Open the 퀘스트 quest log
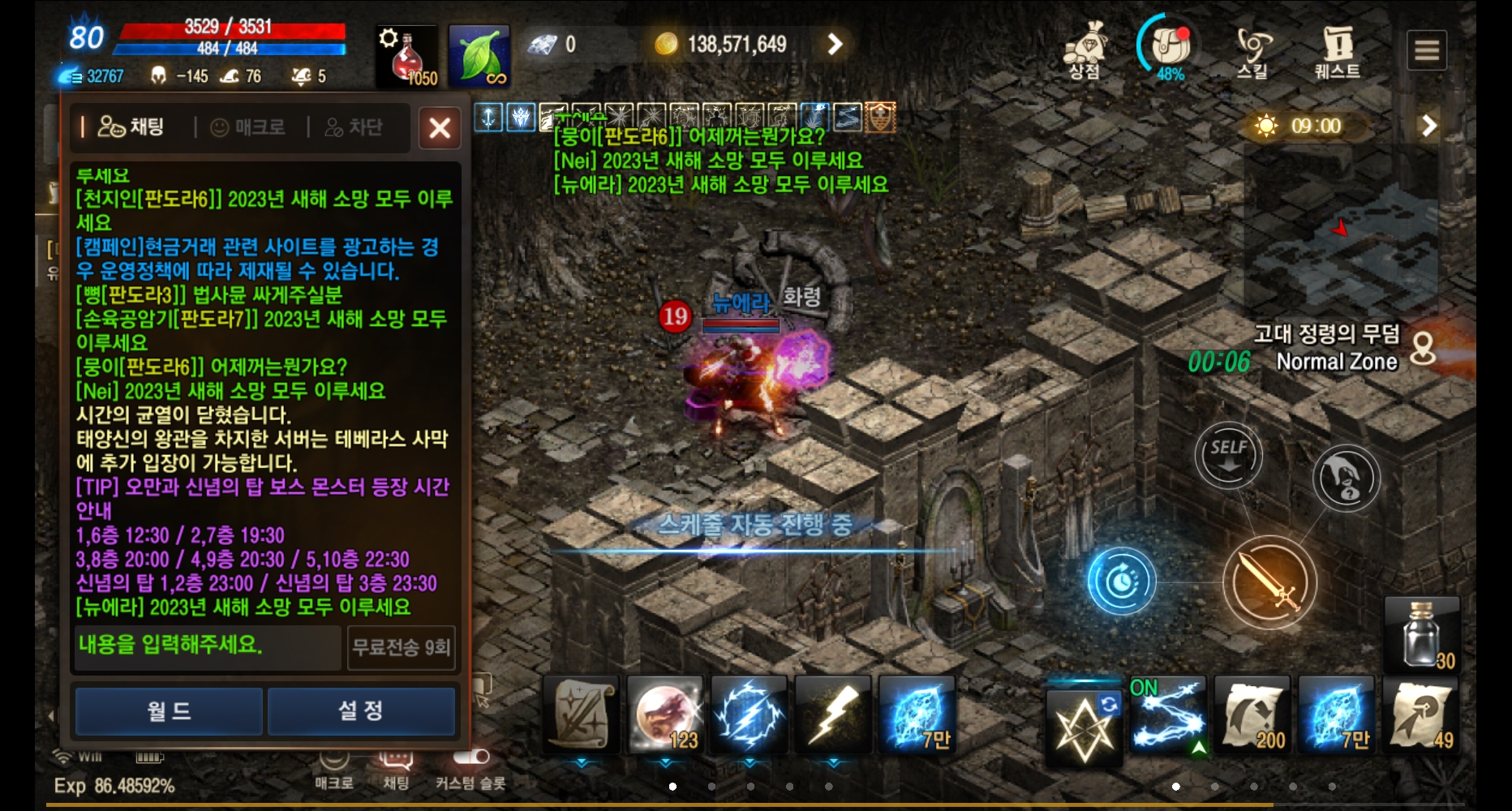1512x811 pixels. [x=1337, y=50]
